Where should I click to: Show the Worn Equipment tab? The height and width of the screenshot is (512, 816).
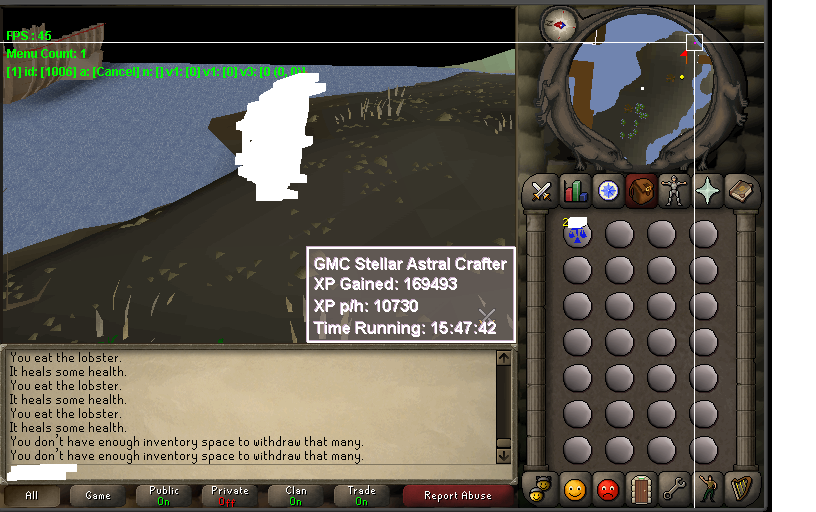tap(675, 190)
